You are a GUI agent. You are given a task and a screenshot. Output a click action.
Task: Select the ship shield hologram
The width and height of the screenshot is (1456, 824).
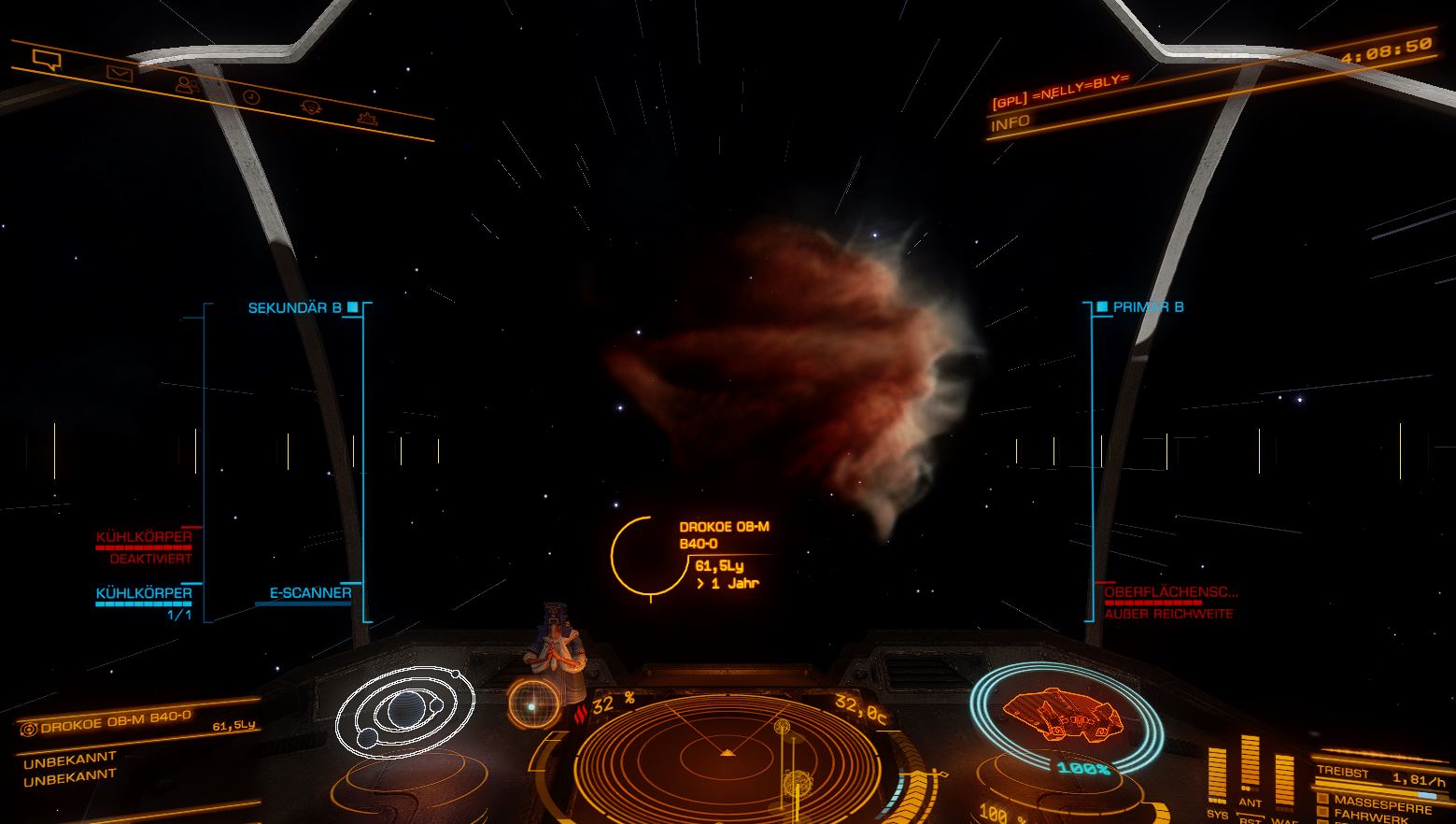[x=1065, y=714]
